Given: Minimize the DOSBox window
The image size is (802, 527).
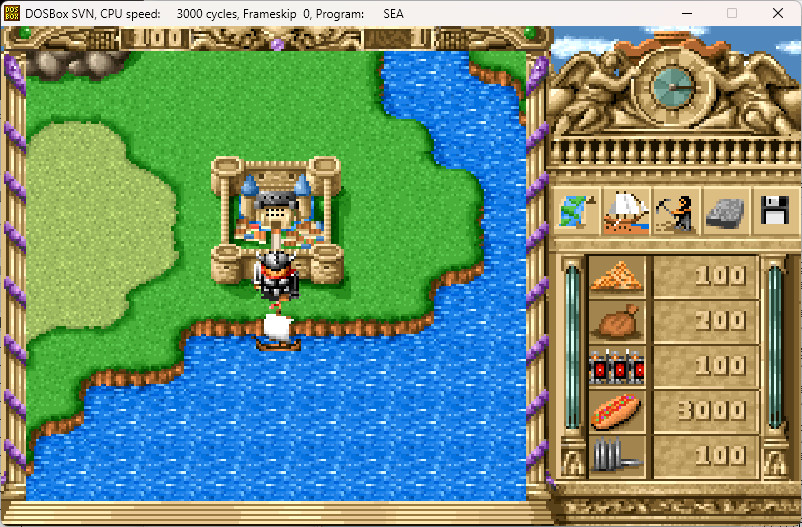Looking at the screenshot, I should (x=684, y=14).
